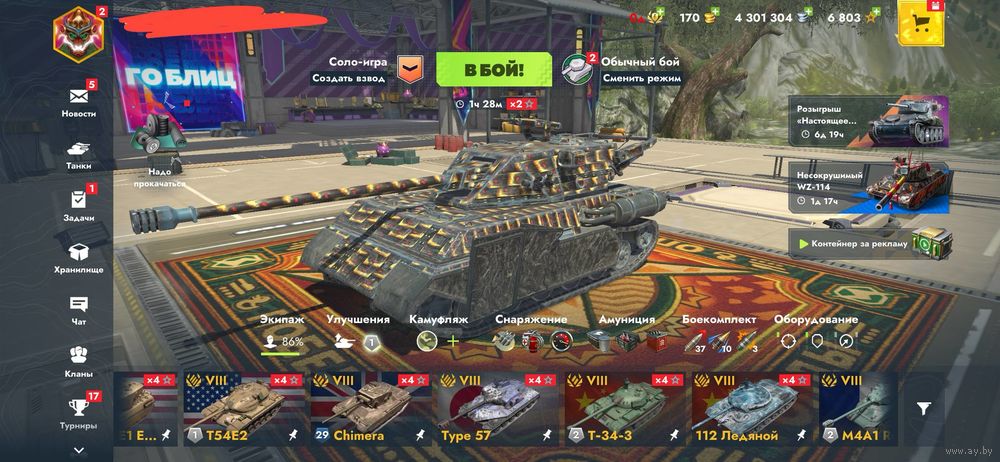Open the Чат chat panel
This screenshot has height=462, width=1000.
click(79, 308)
